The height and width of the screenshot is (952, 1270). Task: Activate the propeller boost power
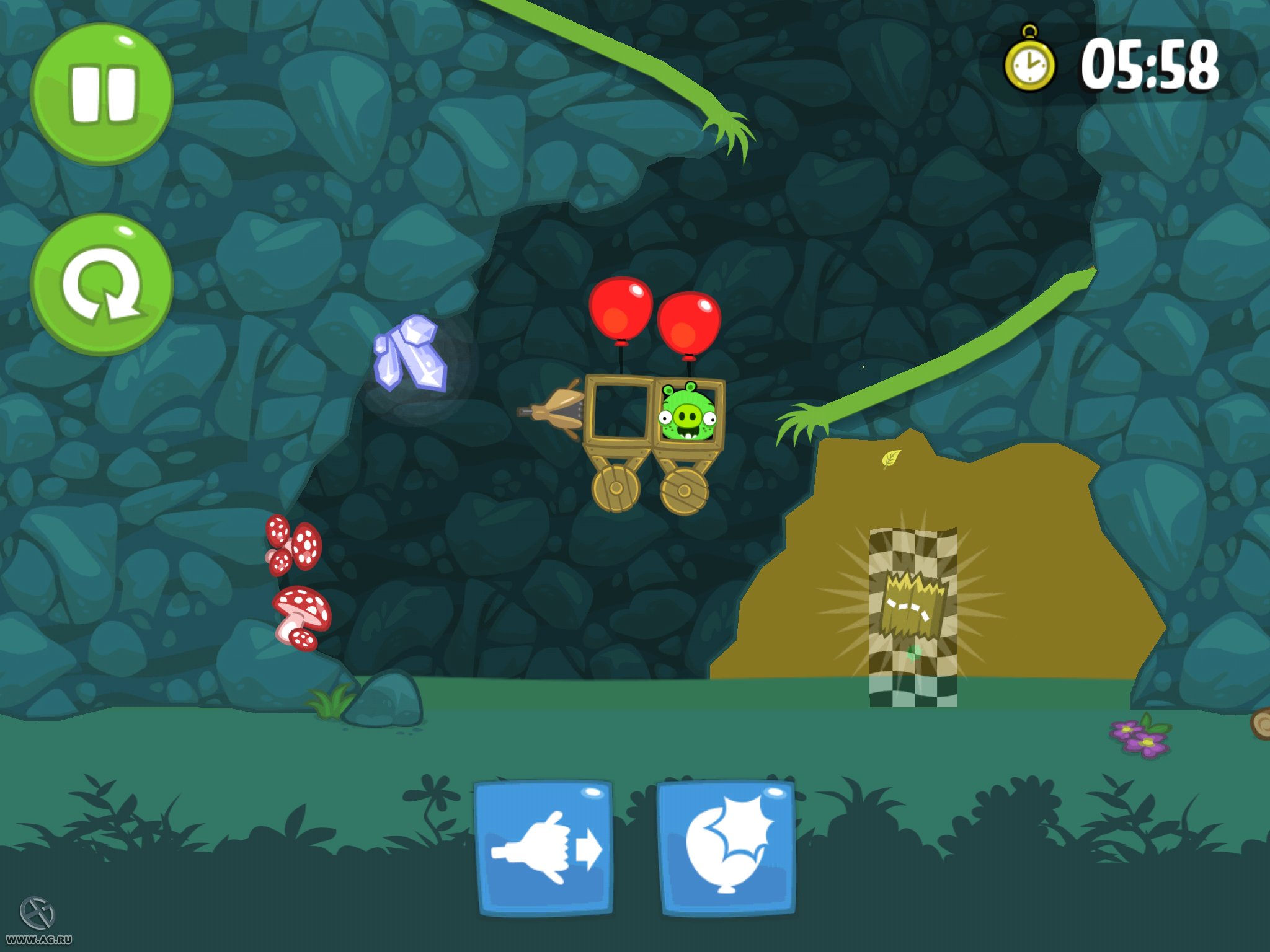click(x=543, y=846)
